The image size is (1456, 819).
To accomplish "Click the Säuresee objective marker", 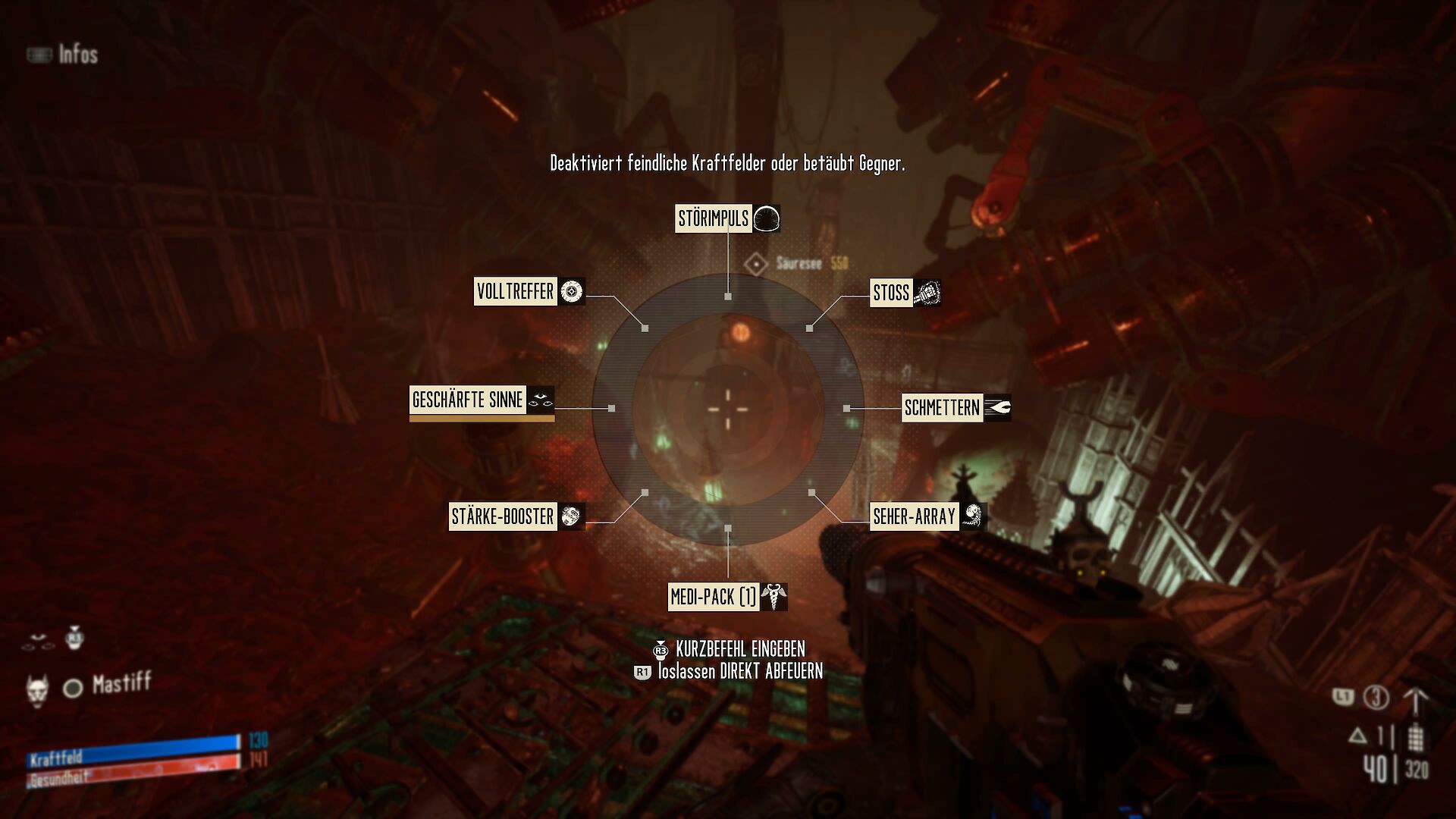I will pos(757,264).
